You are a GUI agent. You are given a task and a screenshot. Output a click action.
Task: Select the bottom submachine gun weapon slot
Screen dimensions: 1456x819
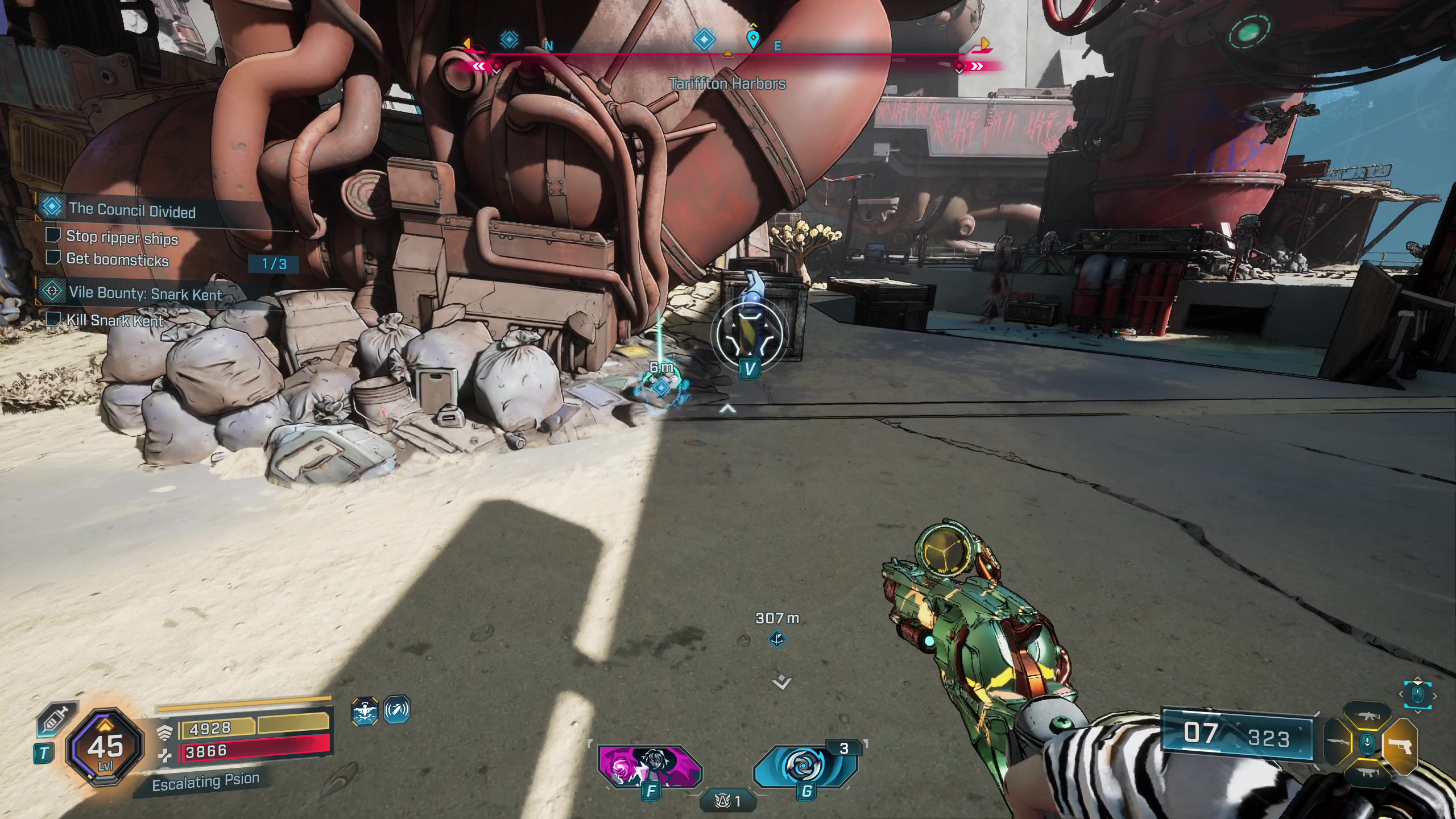tap(1367, 773)
